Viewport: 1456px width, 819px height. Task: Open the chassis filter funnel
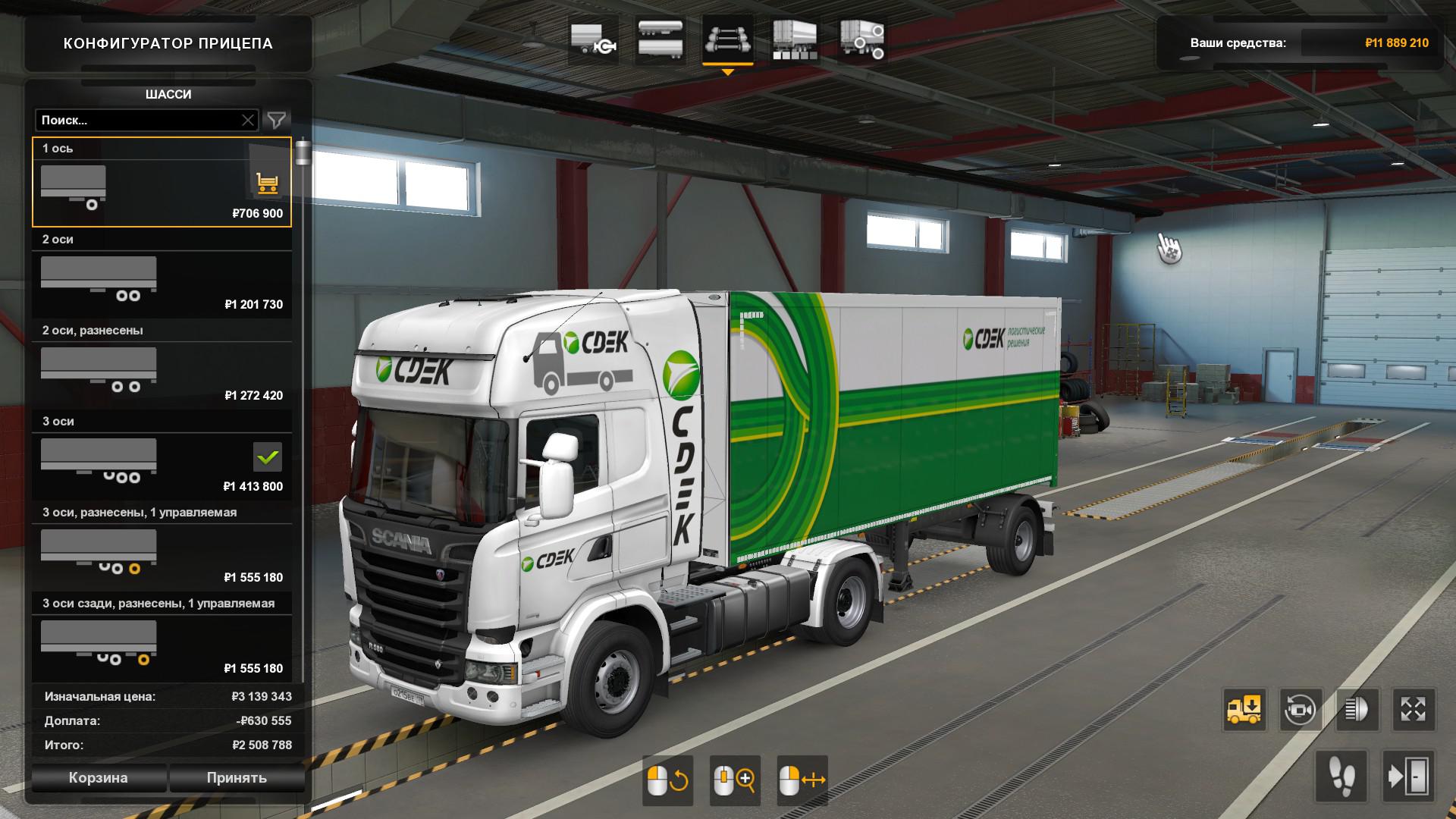[277, 120]
